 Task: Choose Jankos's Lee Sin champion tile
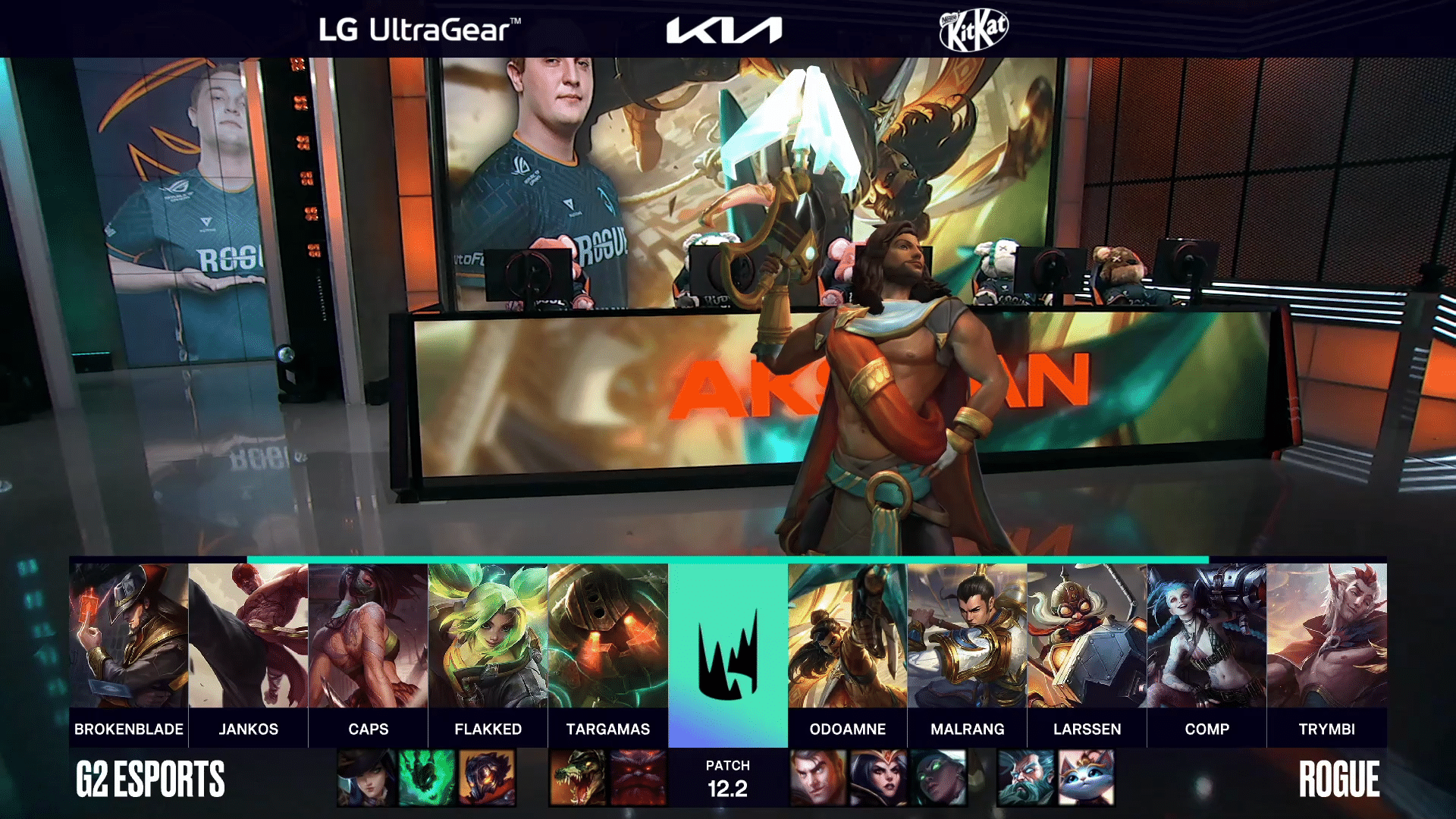click(248, 635)
